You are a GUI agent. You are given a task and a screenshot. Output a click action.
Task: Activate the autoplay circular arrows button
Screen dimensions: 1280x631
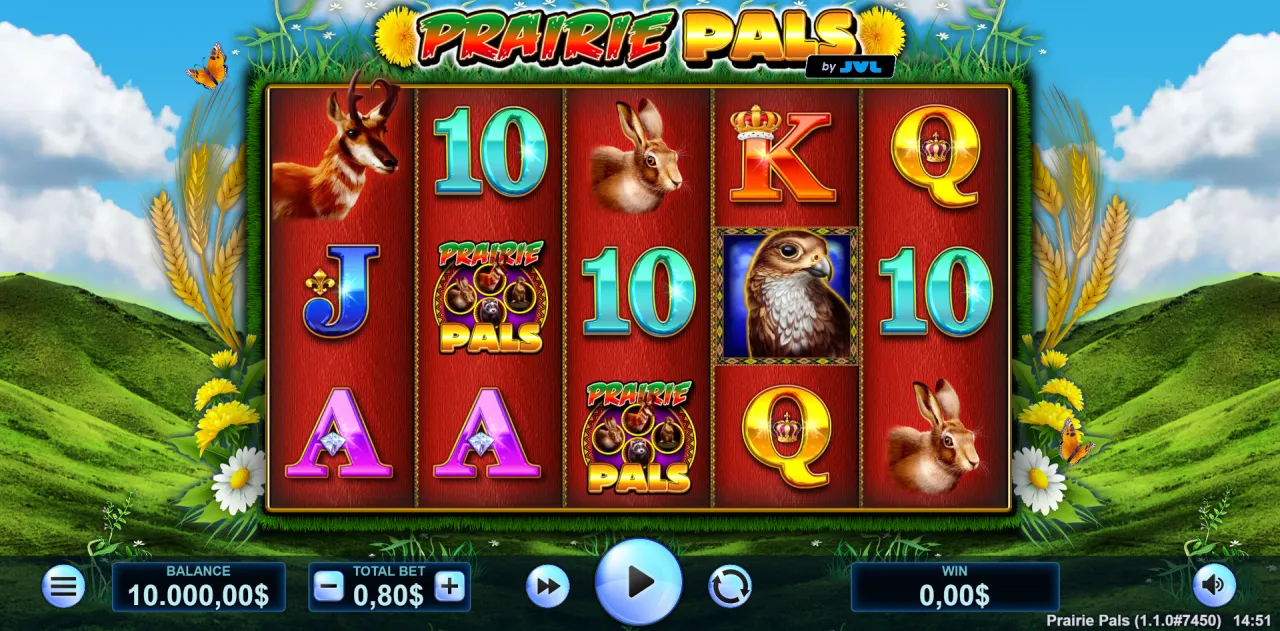coord(730,586)
